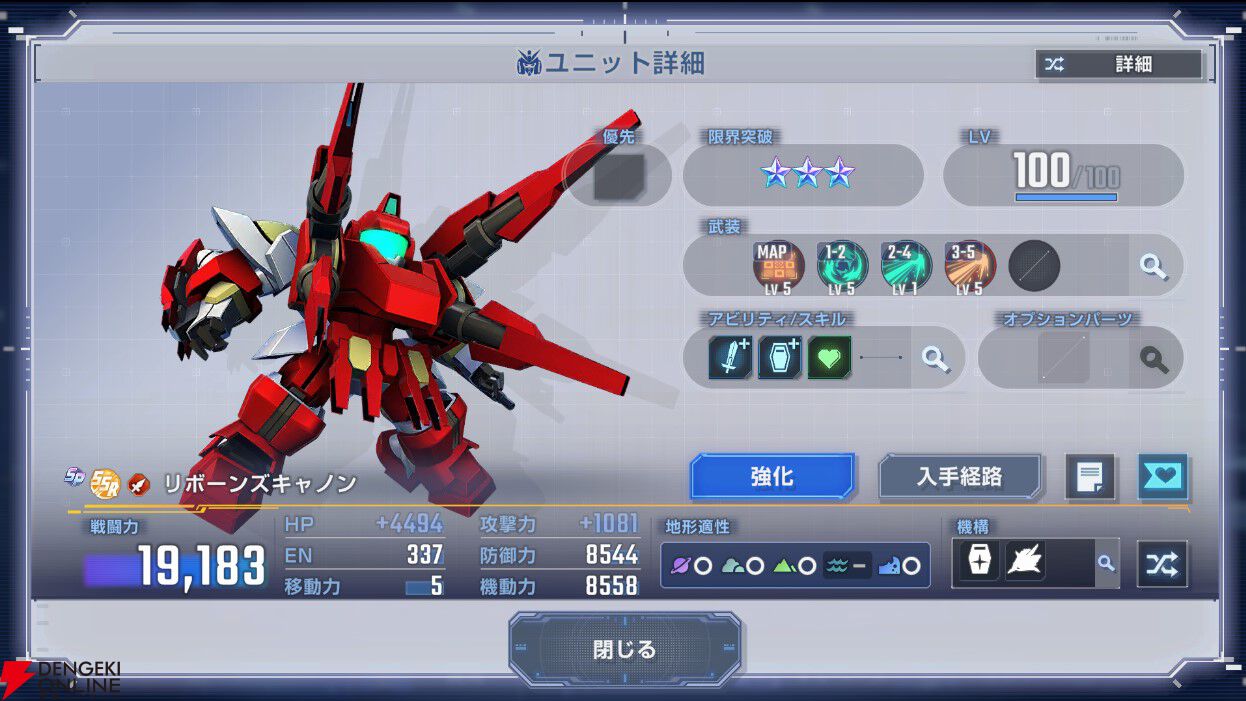Open the 強化 enhancement screen

pyautogui.click(x=772, y=476)
